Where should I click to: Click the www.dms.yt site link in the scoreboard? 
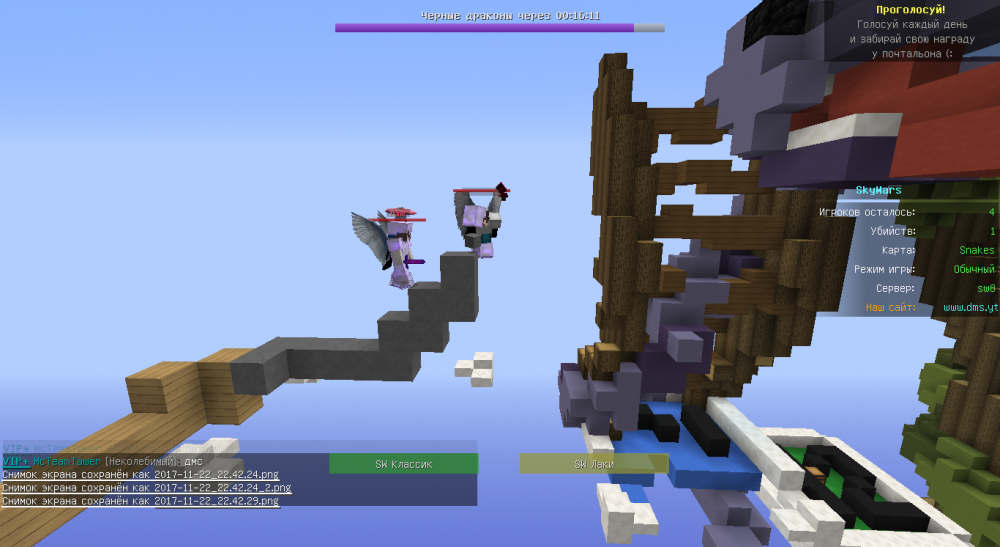pyautogui.click(x=970, y=308)
